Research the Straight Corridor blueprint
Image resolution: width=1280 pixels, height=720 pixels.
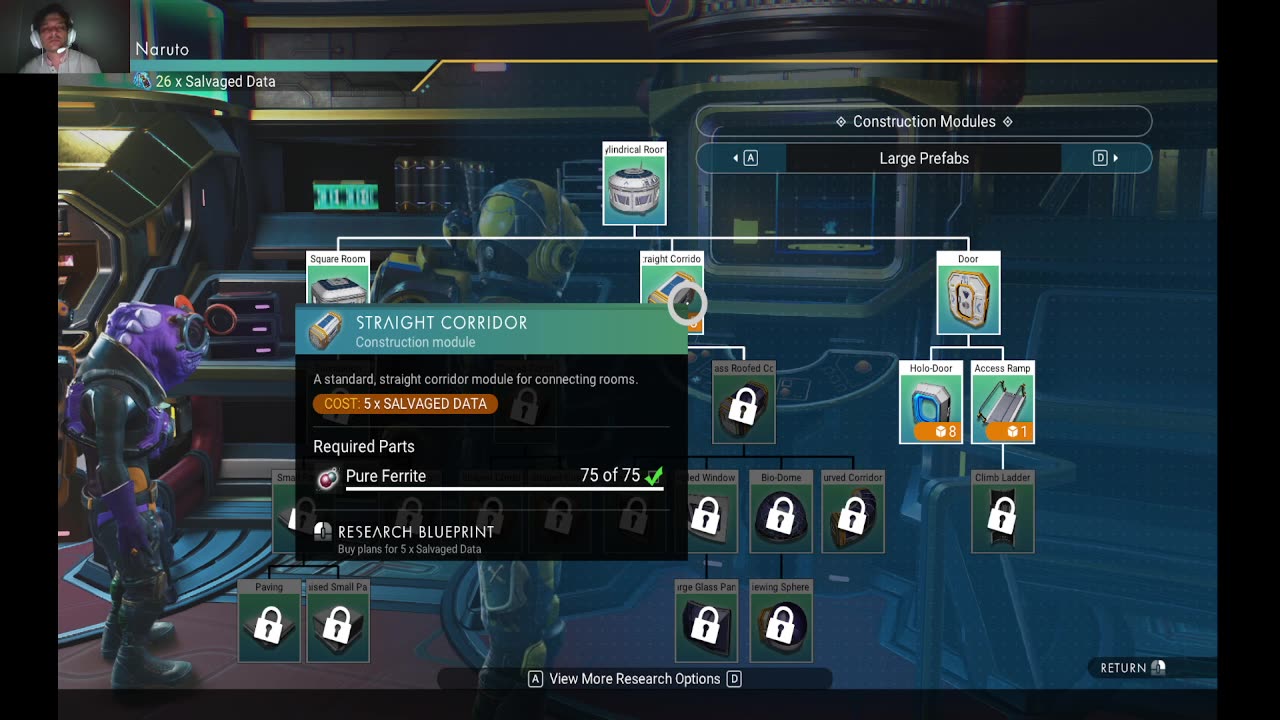(x=415, y=537)
